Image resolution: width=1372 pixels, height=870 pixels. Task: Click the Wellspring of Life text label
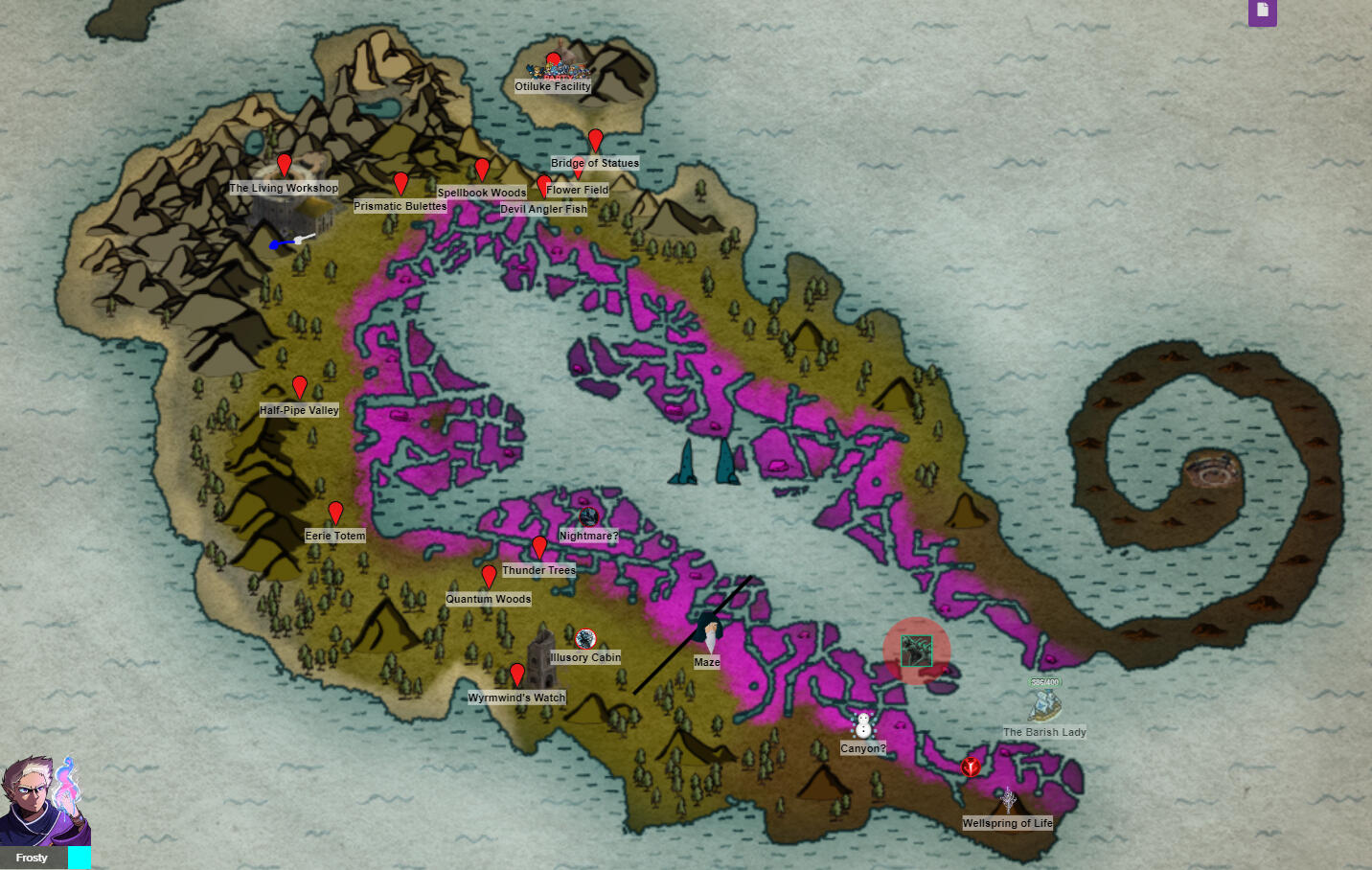[x=1008, y=823]
